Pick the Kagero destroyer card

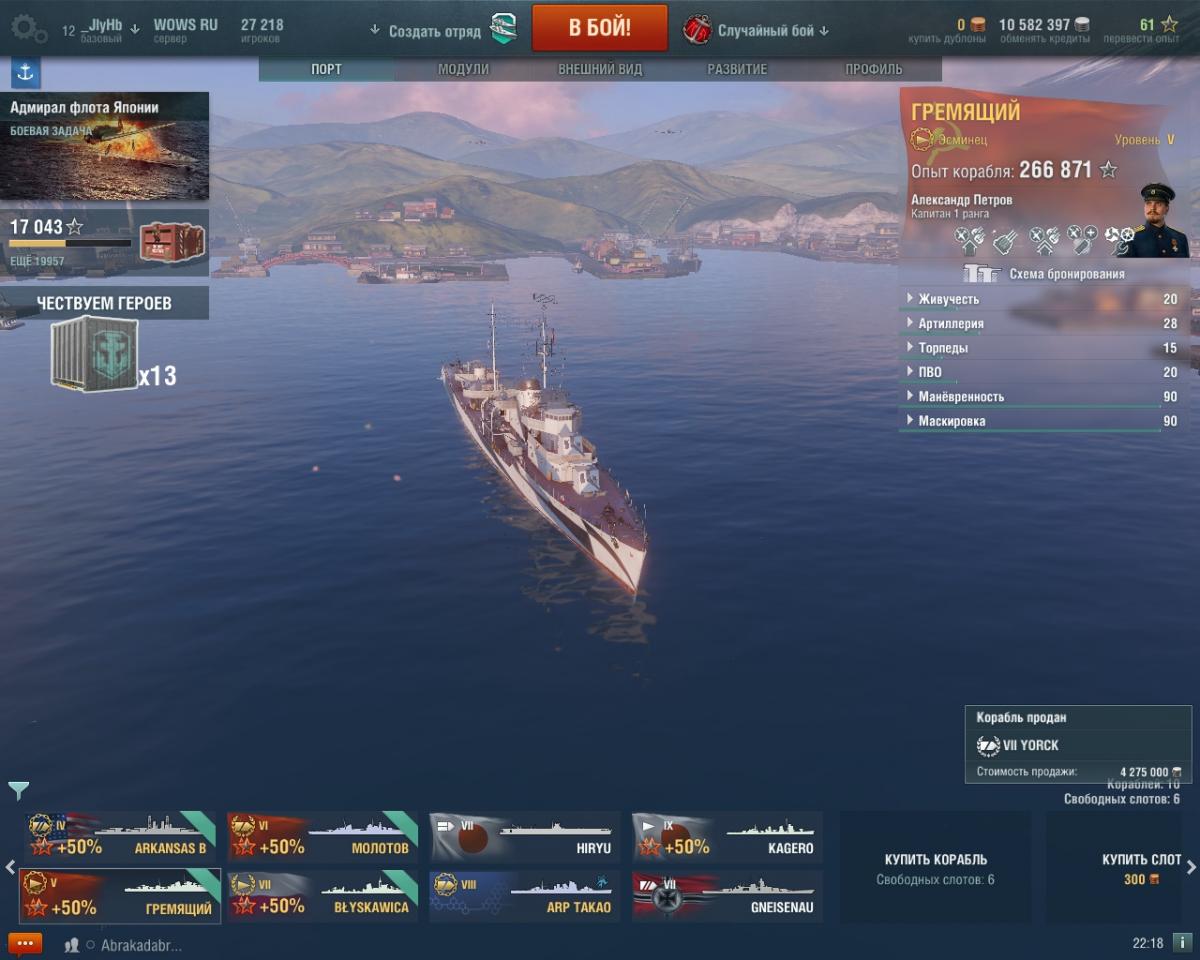727,837
